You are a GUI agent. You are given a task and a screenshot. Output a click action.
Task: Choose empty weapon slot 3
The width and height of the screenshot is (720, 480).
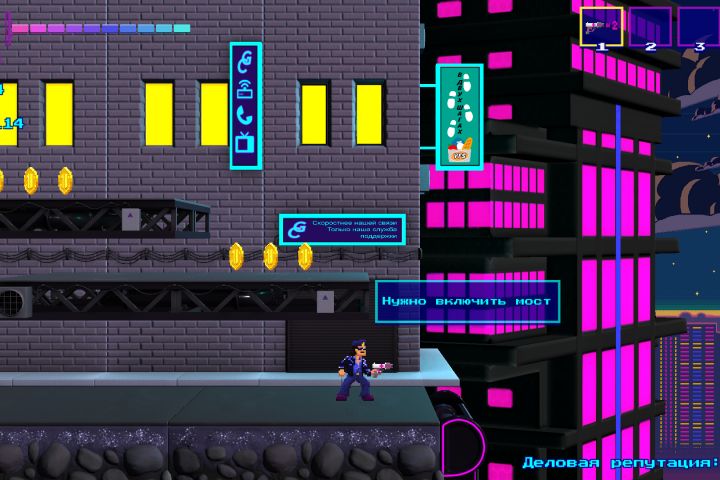click(x=698, y=26)
